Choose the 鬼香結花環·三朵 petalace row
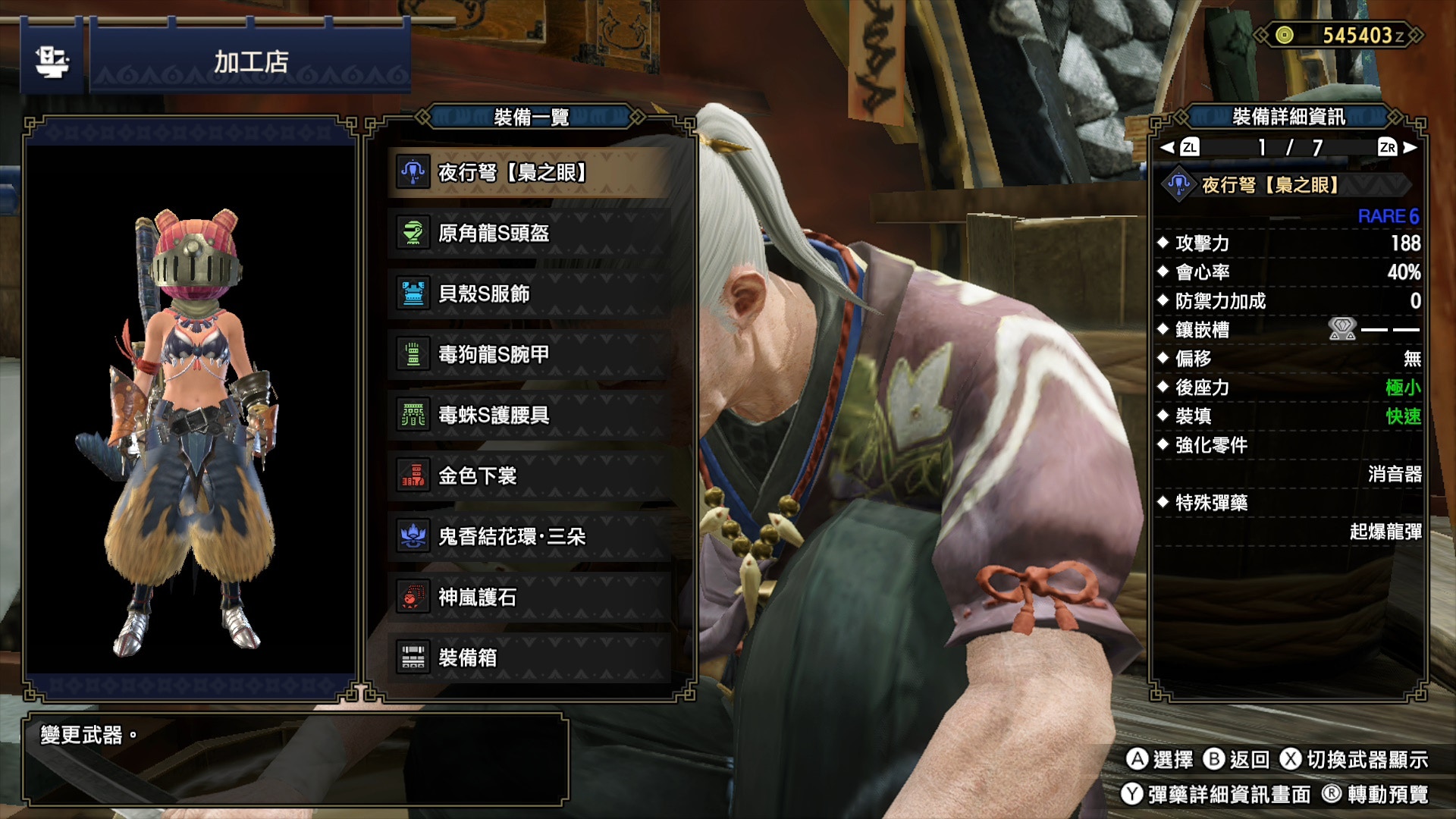The image size is (1456, 819). [529, 537]
